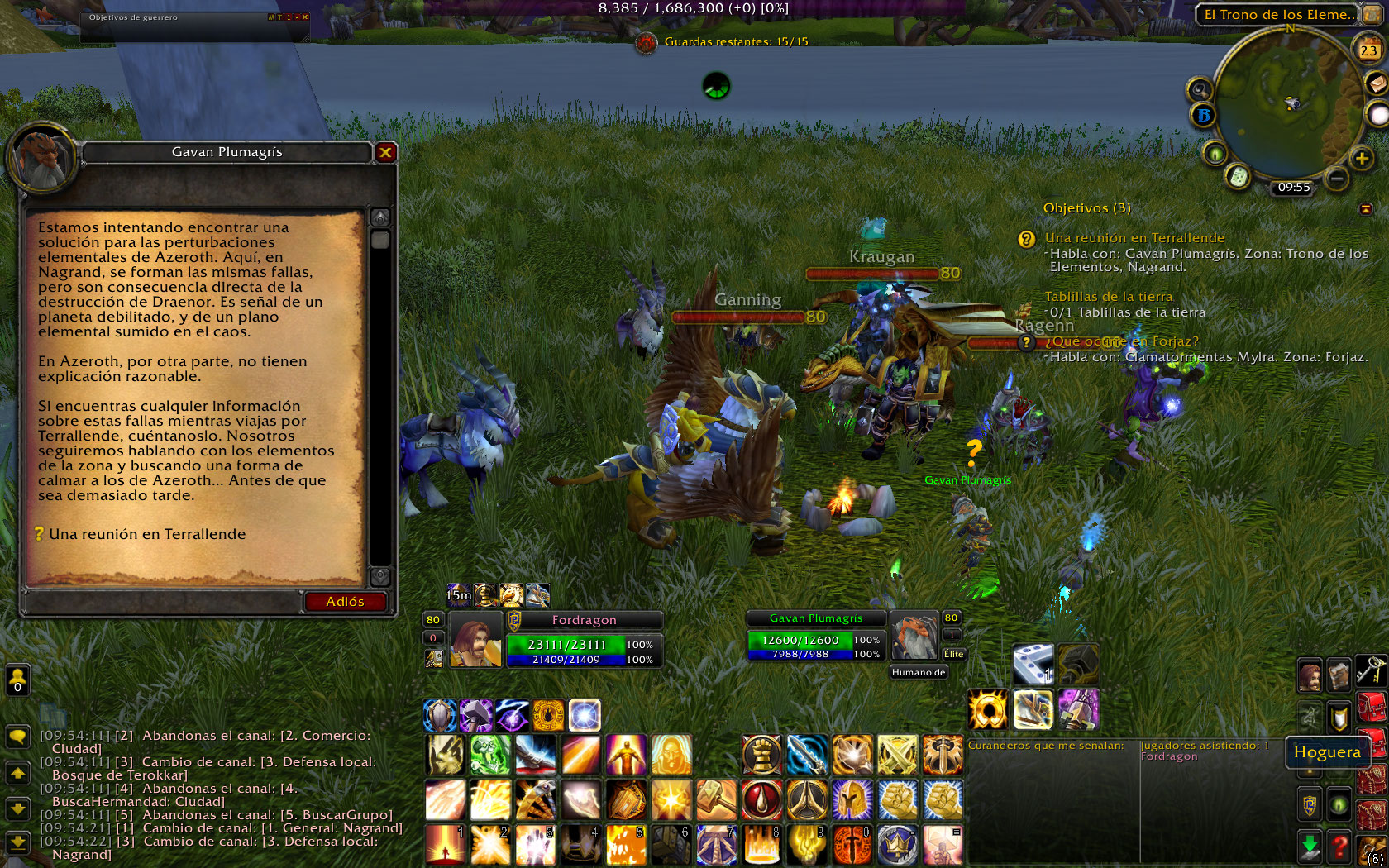Use the hammer ability on the middle row
Image resolution: width=1389 pixels, height=868 pixels.
pyautogui.click(x=716, y=800)
